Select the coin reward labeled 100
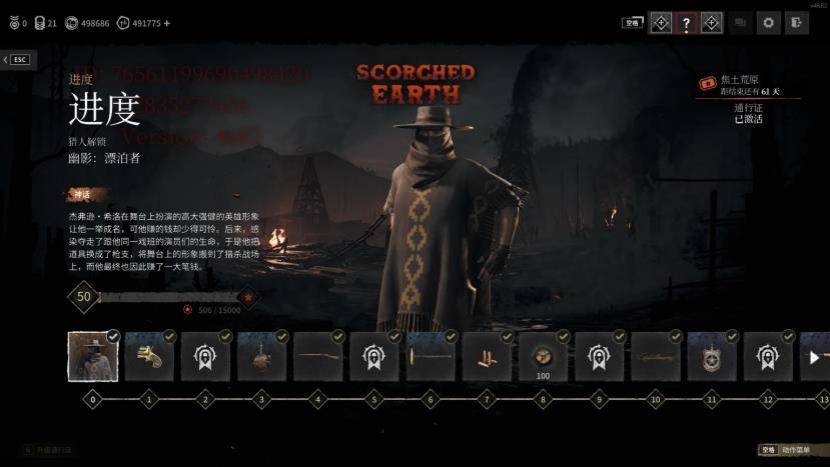This screenshot has width=830, height=467. [x=543, y=357]
